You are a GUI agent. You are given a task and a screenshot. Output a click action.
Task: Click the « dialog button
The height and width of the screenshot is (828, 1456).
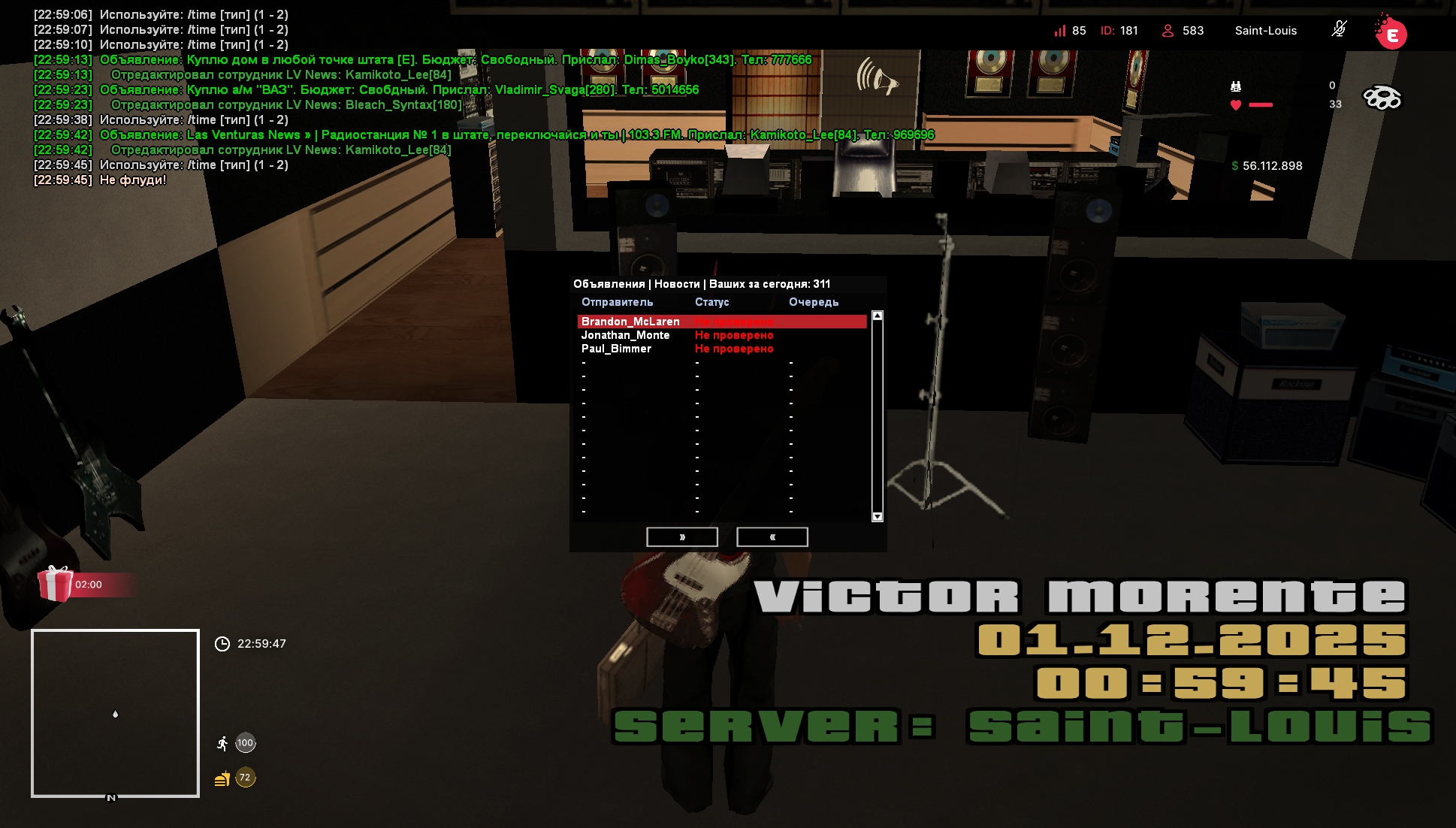tap(772, 537)
